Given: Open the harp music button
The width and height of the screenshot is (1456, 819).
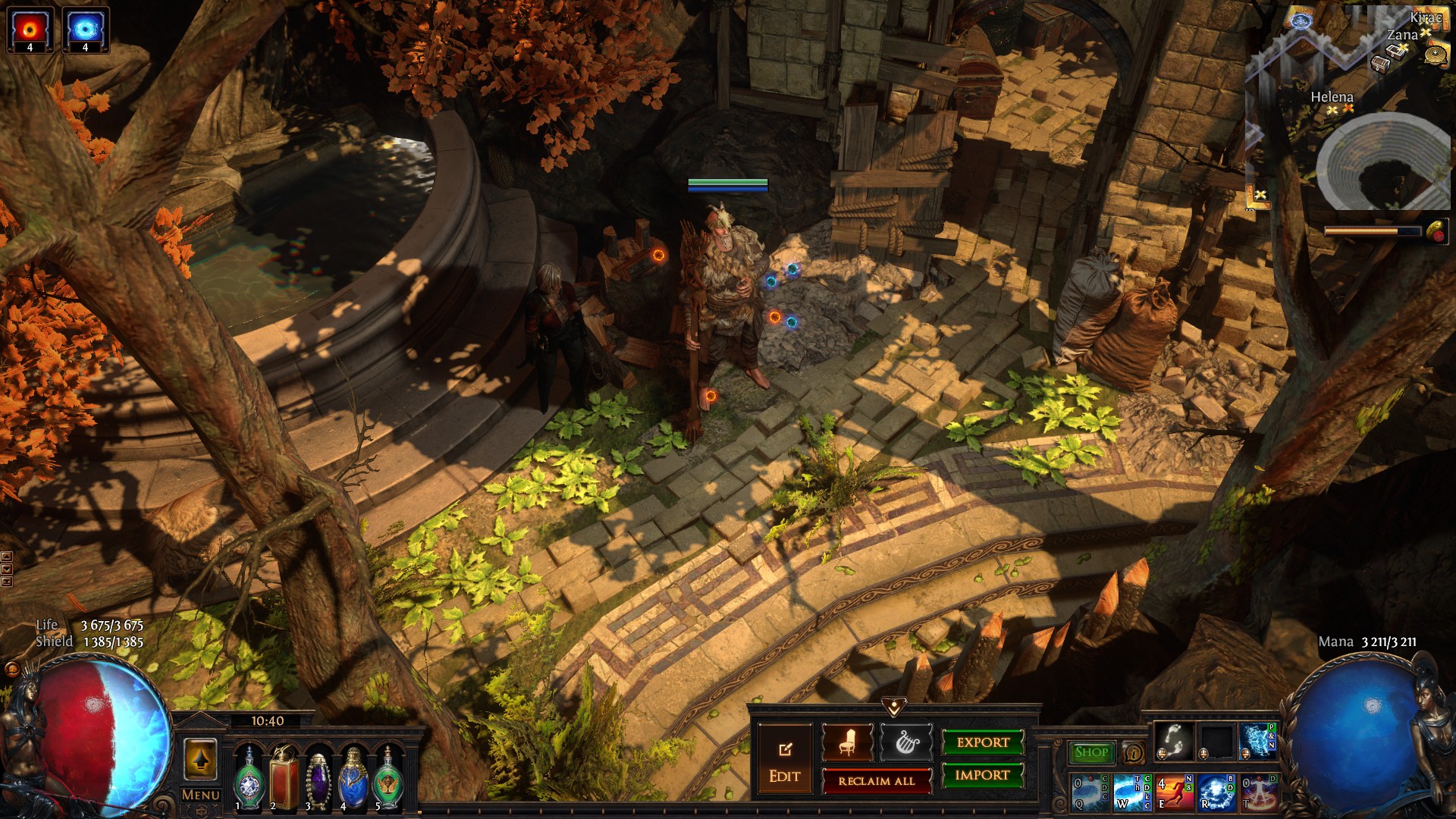Looking at the screenshot, I should coord(905,743).
